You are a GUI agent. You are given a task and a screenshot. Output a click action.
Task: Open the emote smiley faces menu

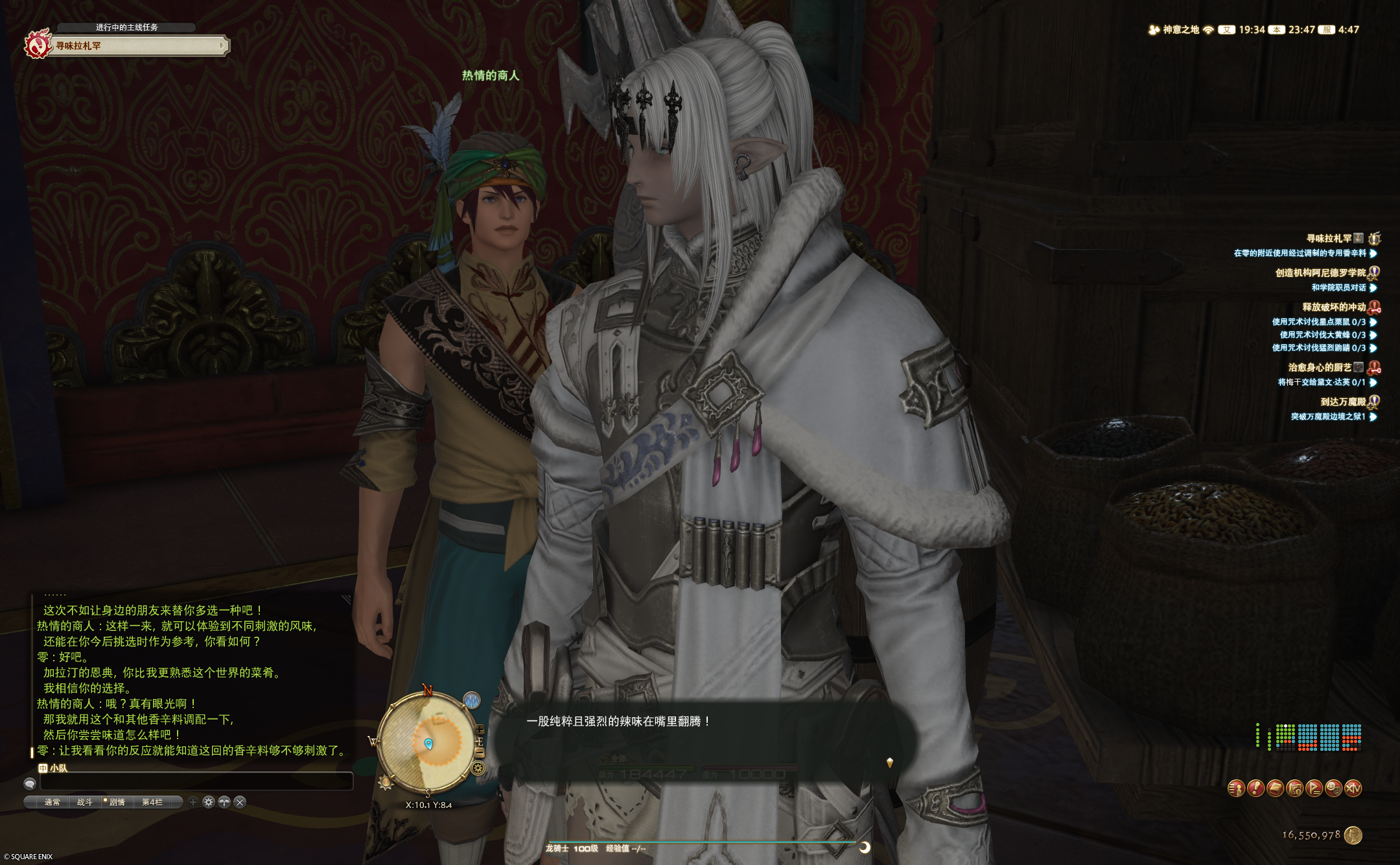click(x=1333, y=788)
